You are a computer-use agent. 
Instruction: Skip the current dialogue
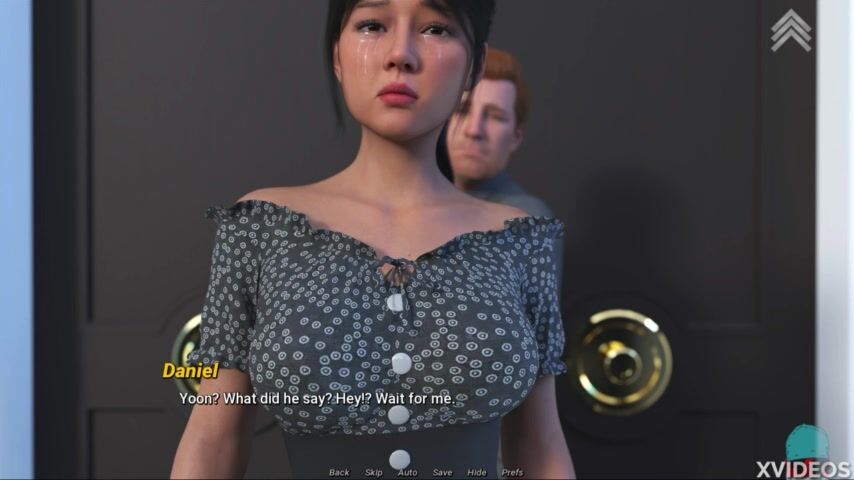(x=373, y=472)
